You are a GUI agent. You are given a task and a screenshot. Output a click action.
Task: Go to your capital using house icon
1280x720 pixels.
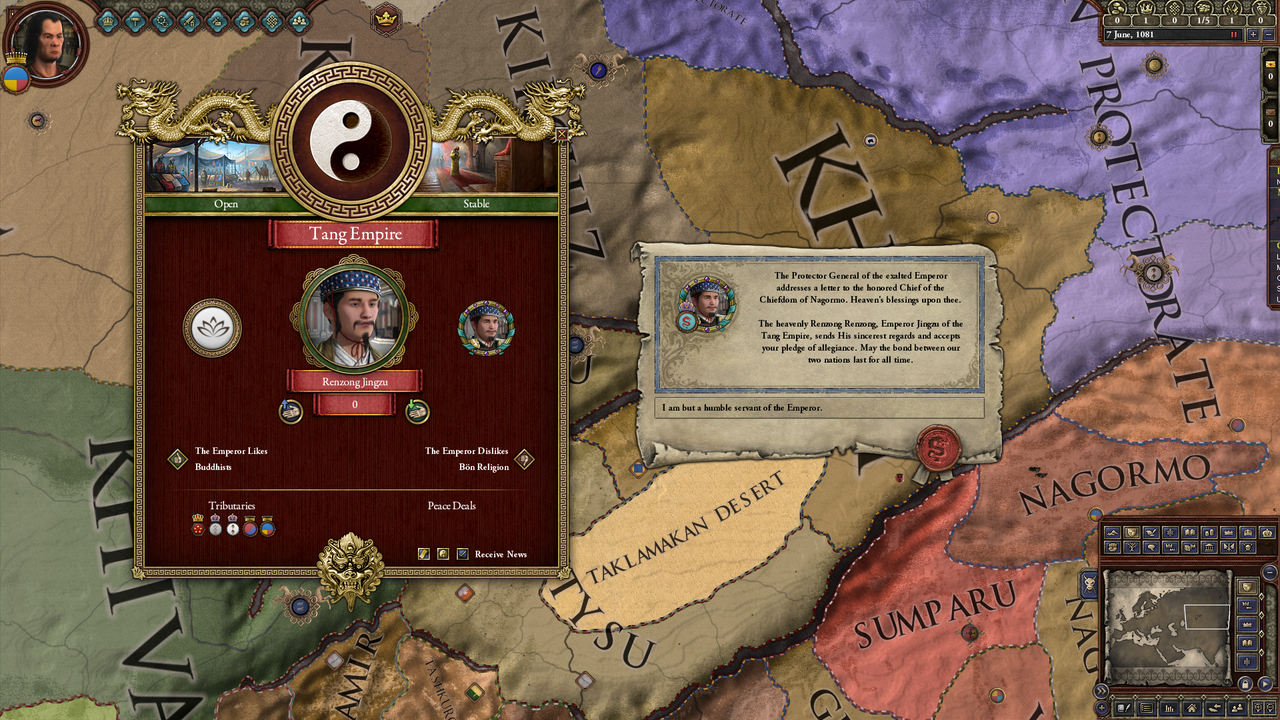pos(1191,707)
